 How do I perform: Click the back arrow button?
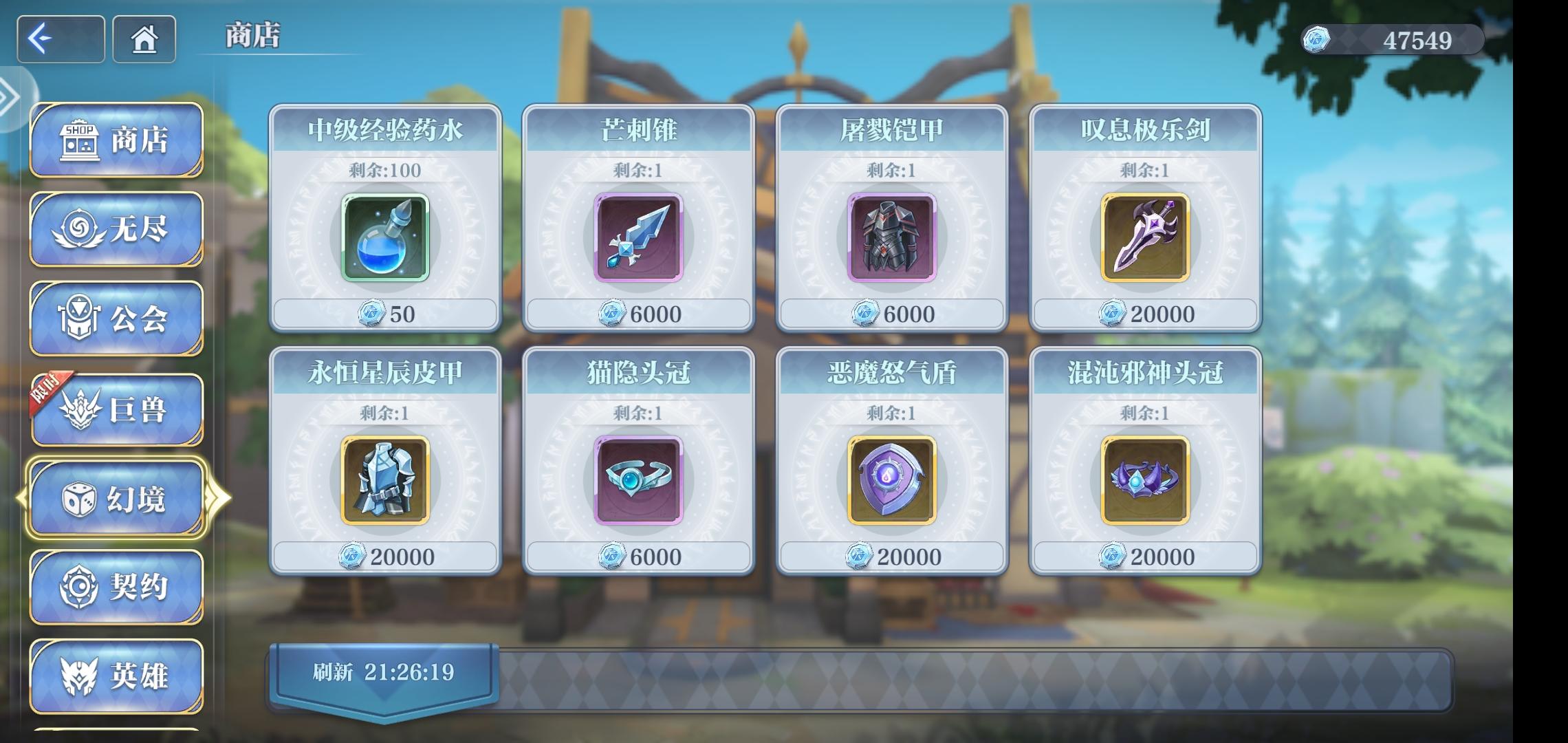(61, 40)
